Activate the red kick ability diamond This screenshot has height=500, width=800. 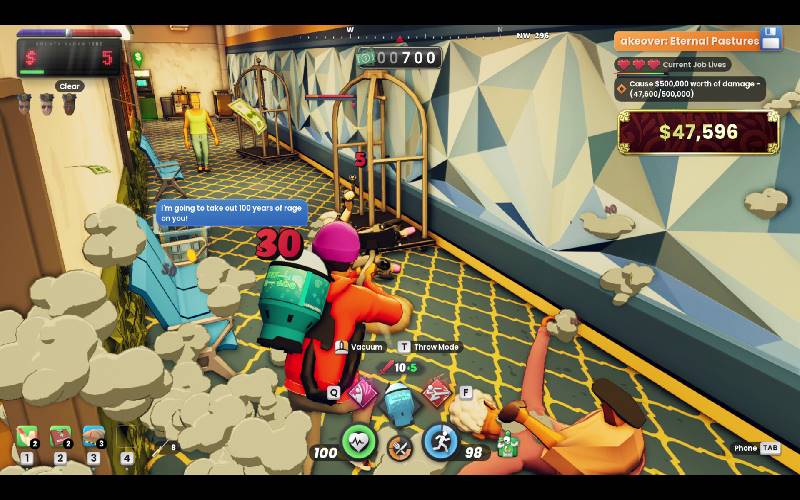click(x=435, y=392)
